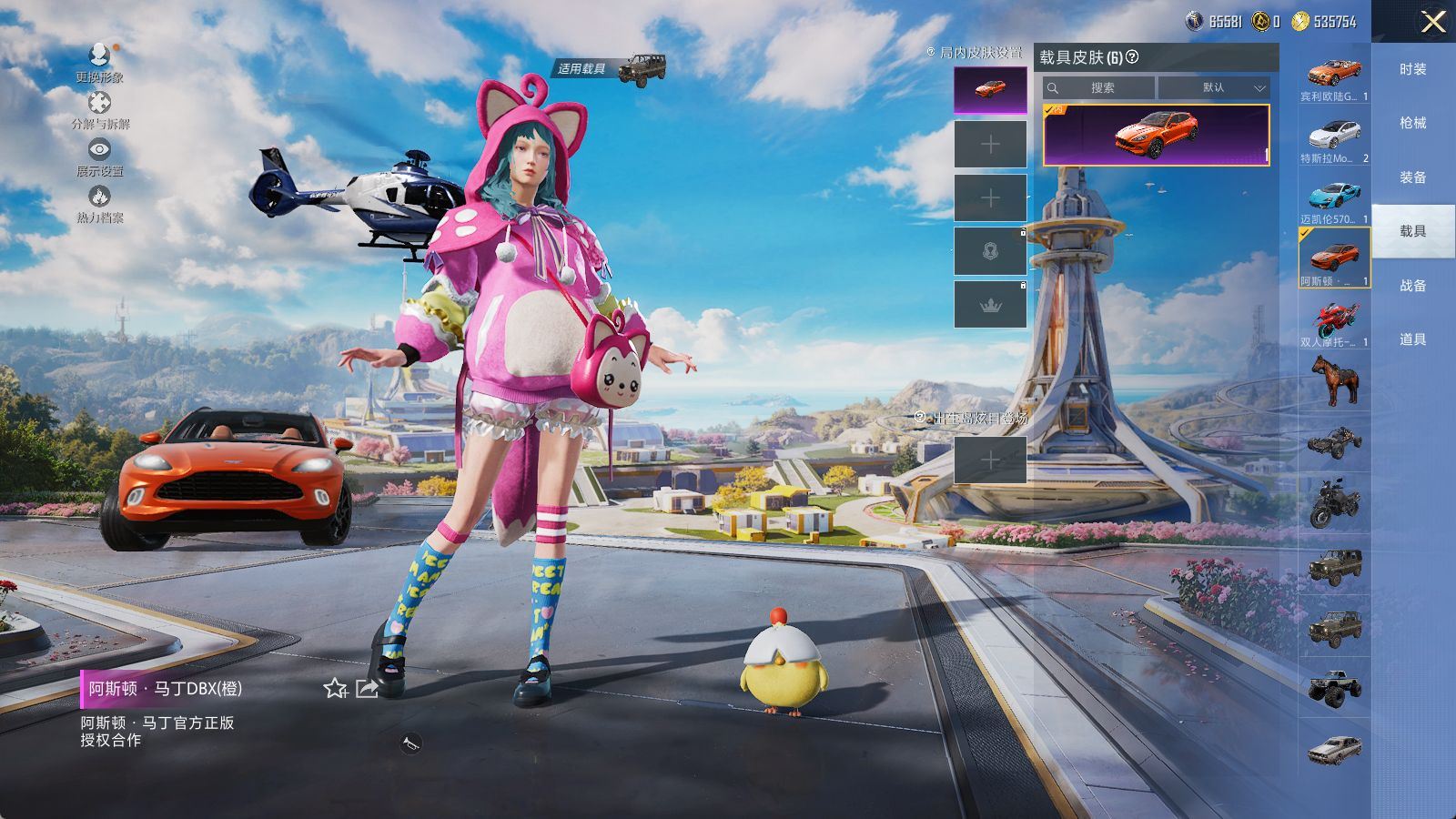Click the 搜索 search field

click(1101, 88)
